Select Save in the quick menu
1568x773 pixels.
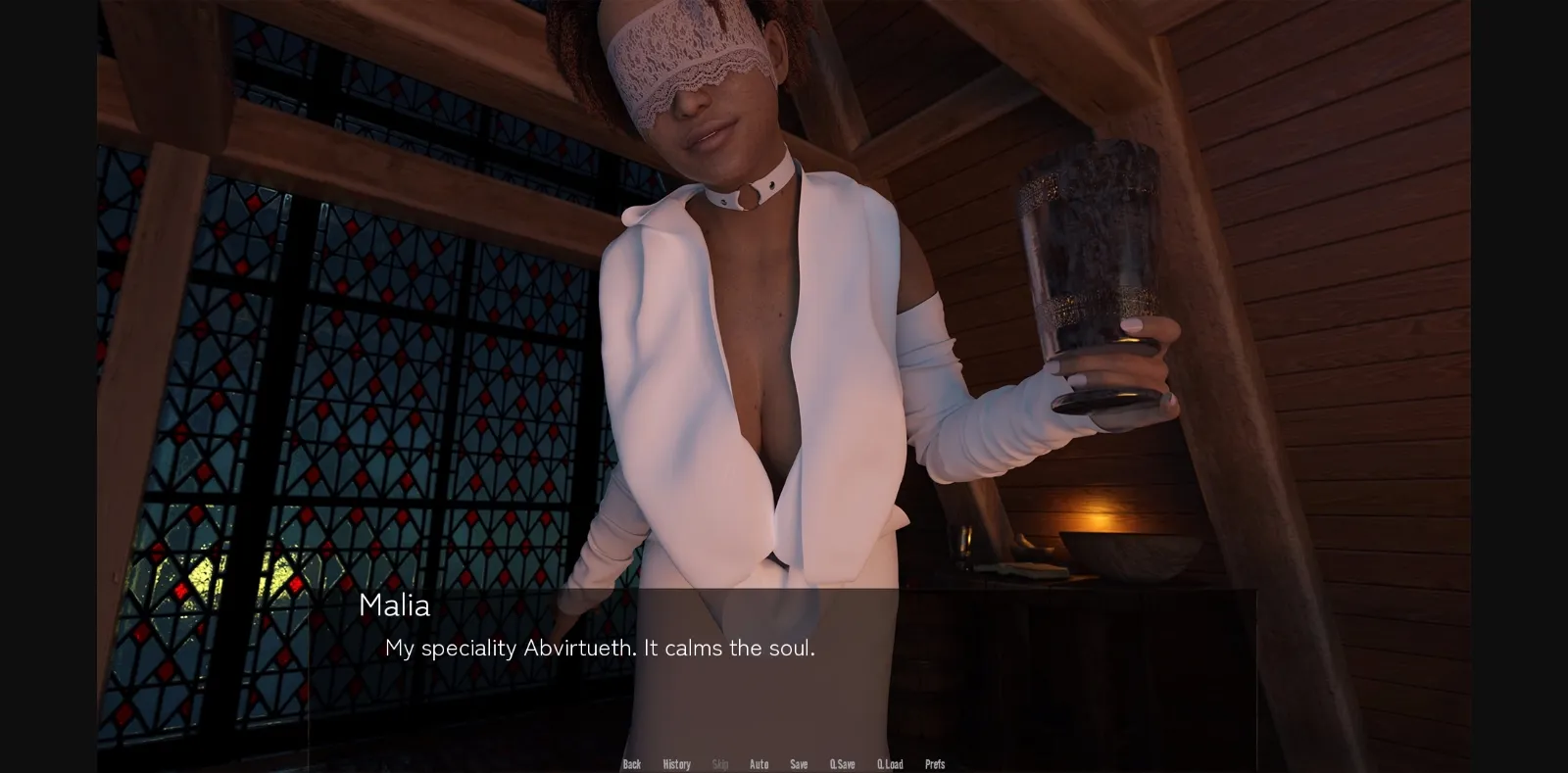(799, 763)
